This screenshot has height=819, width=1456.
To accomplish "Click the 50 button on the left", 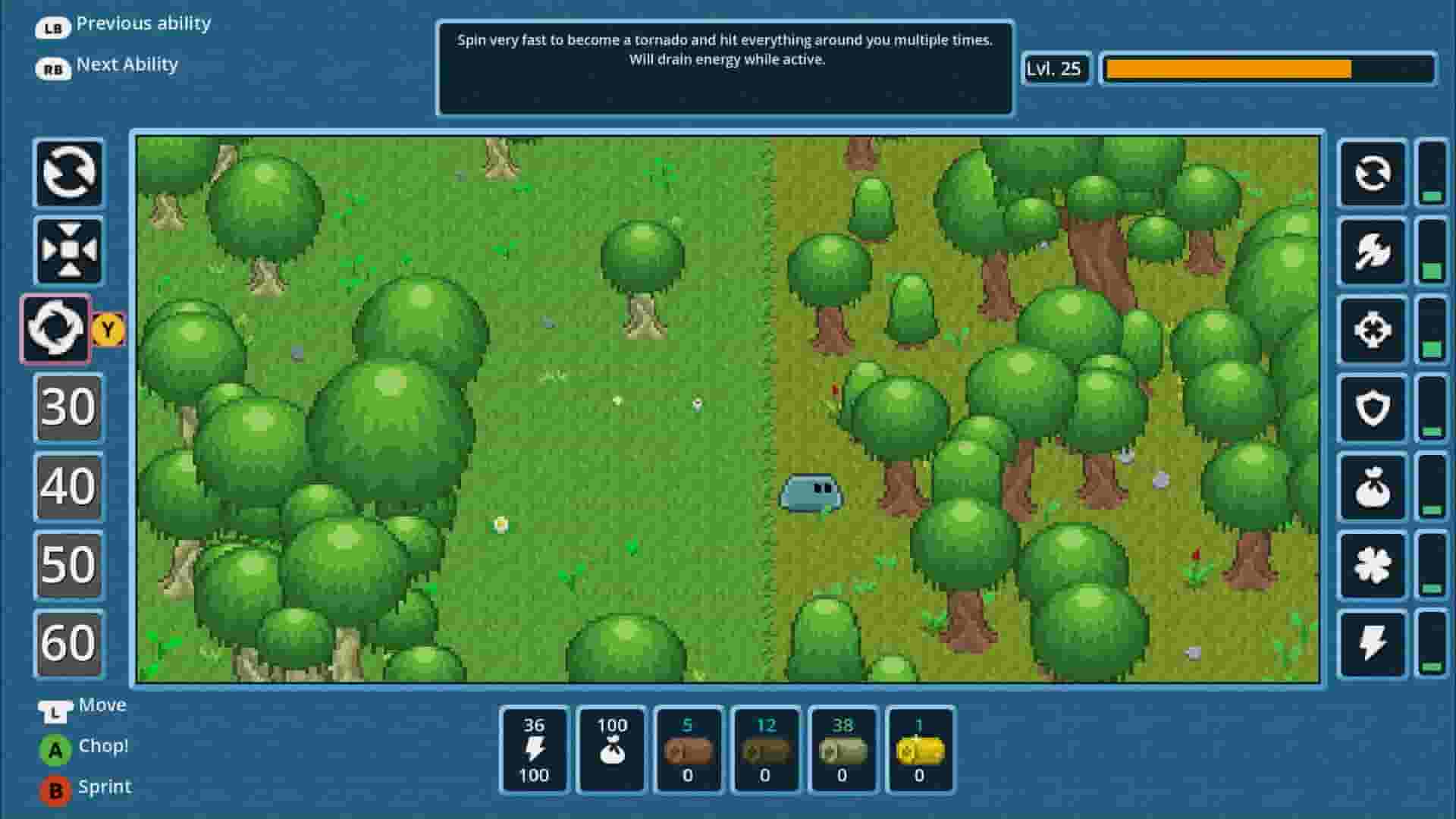I will point(67,564).
